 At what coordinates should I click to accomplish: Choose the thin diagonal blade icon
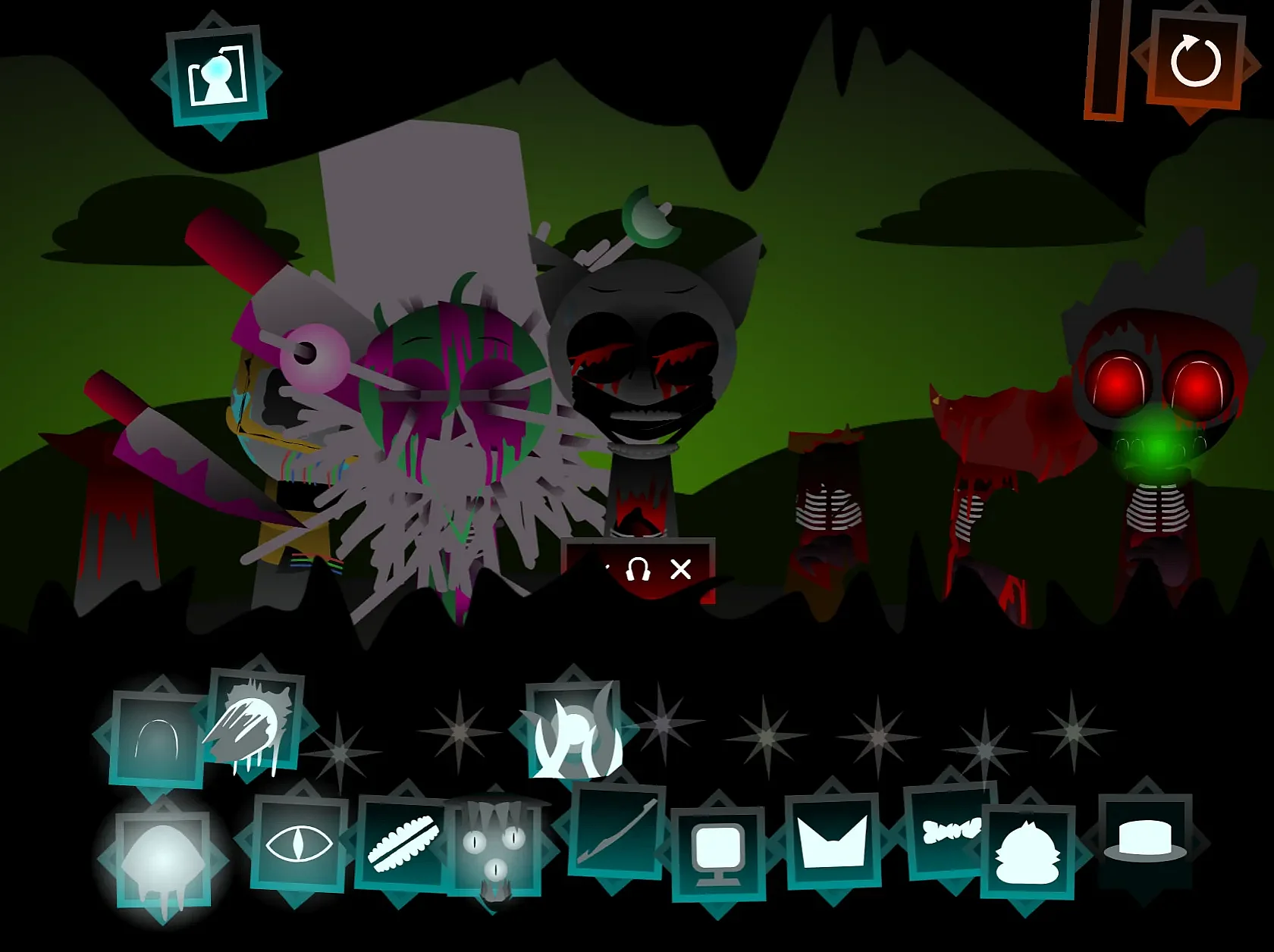[617, 831]
